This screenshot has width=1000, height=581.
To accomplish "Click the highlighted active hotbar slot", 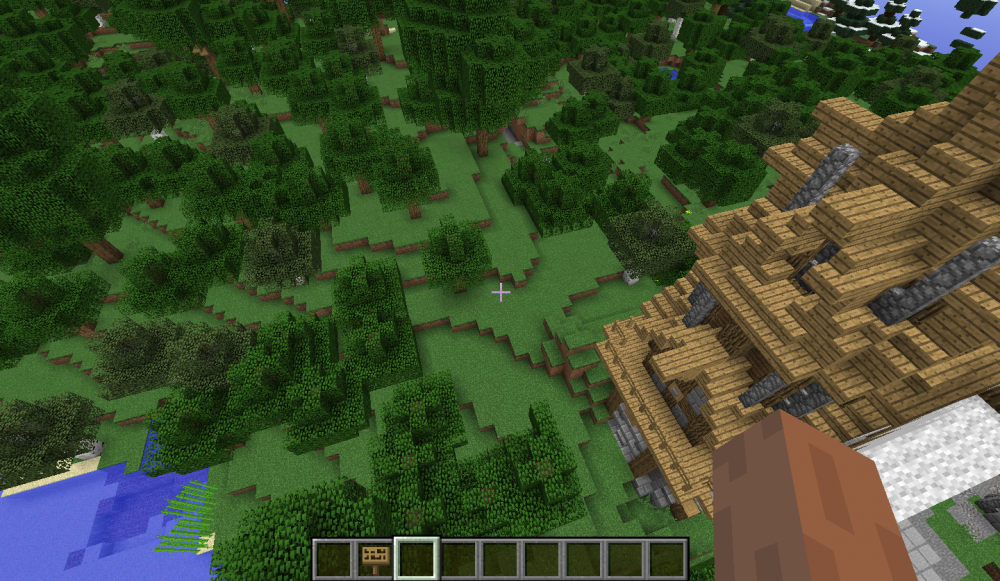I will pos(418,559).
